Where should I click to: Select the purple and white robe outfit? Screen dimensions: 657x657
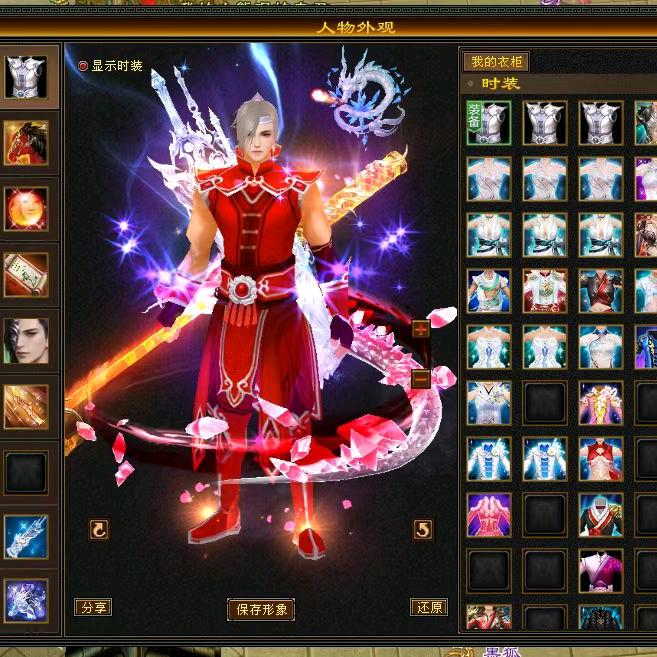600,571
